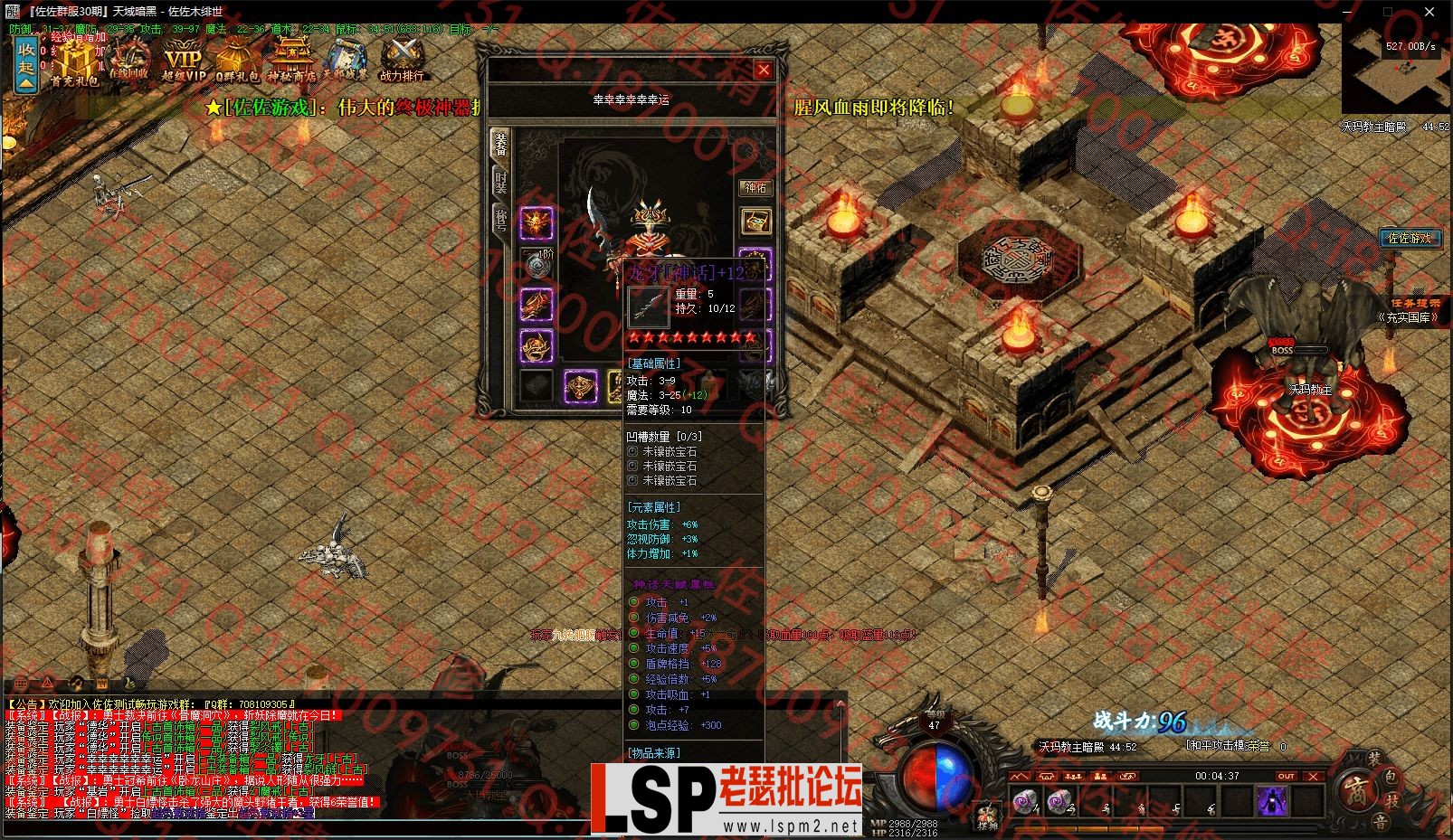Open the 在线回收 online recycle icon

(128, 61)
